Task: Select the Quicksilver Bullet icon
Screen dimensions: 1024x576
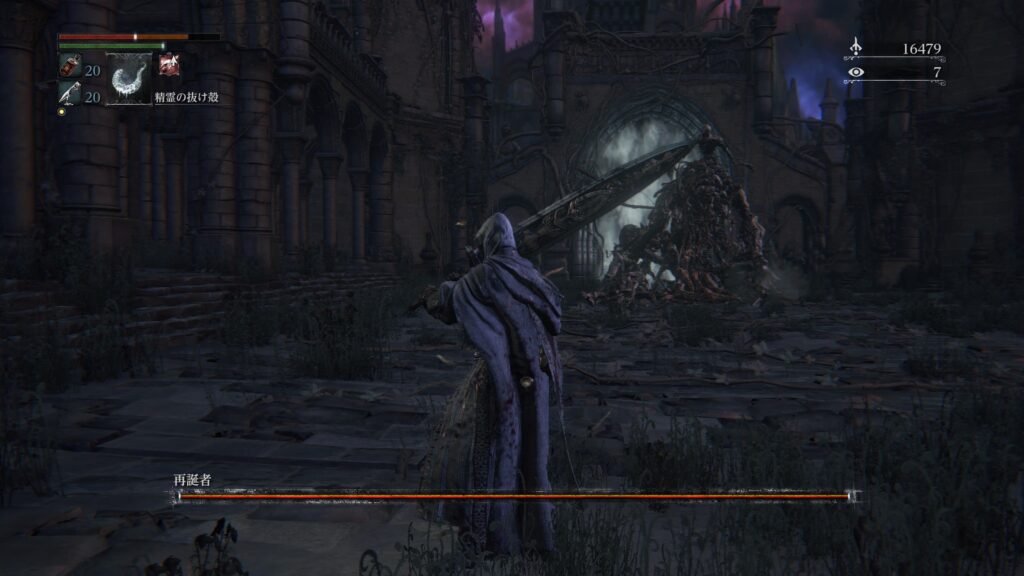Action: coord(69,96)
